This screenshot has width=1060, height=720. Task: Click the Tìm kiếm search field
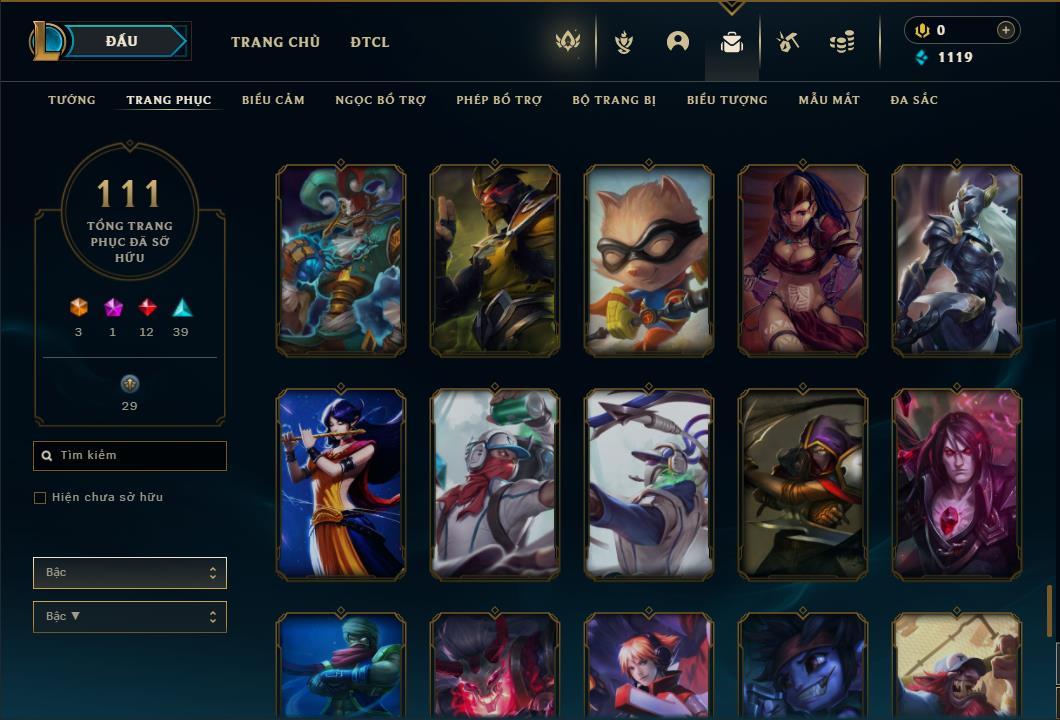130,456
